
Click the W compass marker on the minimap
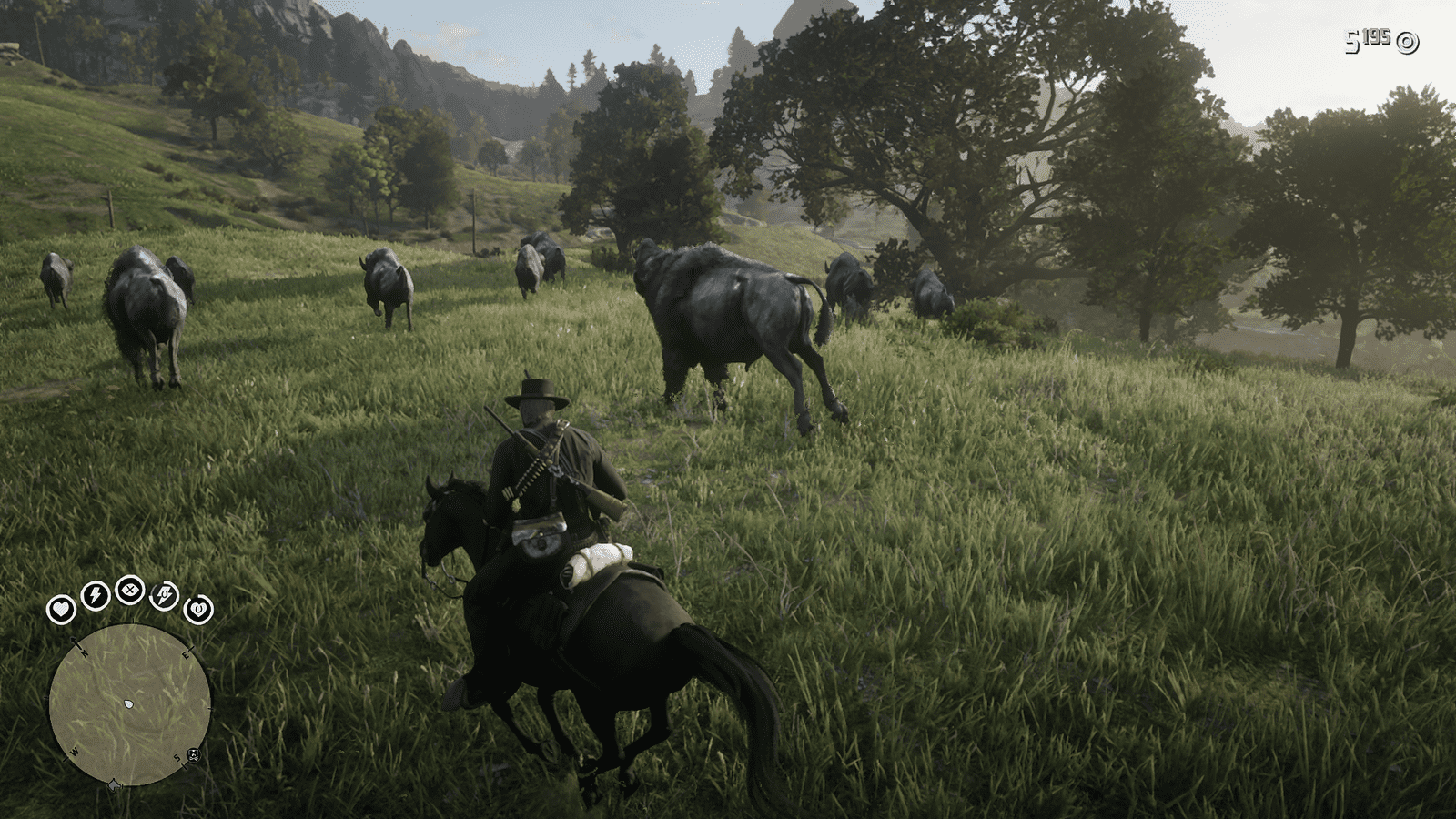pyautogui.click(x=76, y=750)
